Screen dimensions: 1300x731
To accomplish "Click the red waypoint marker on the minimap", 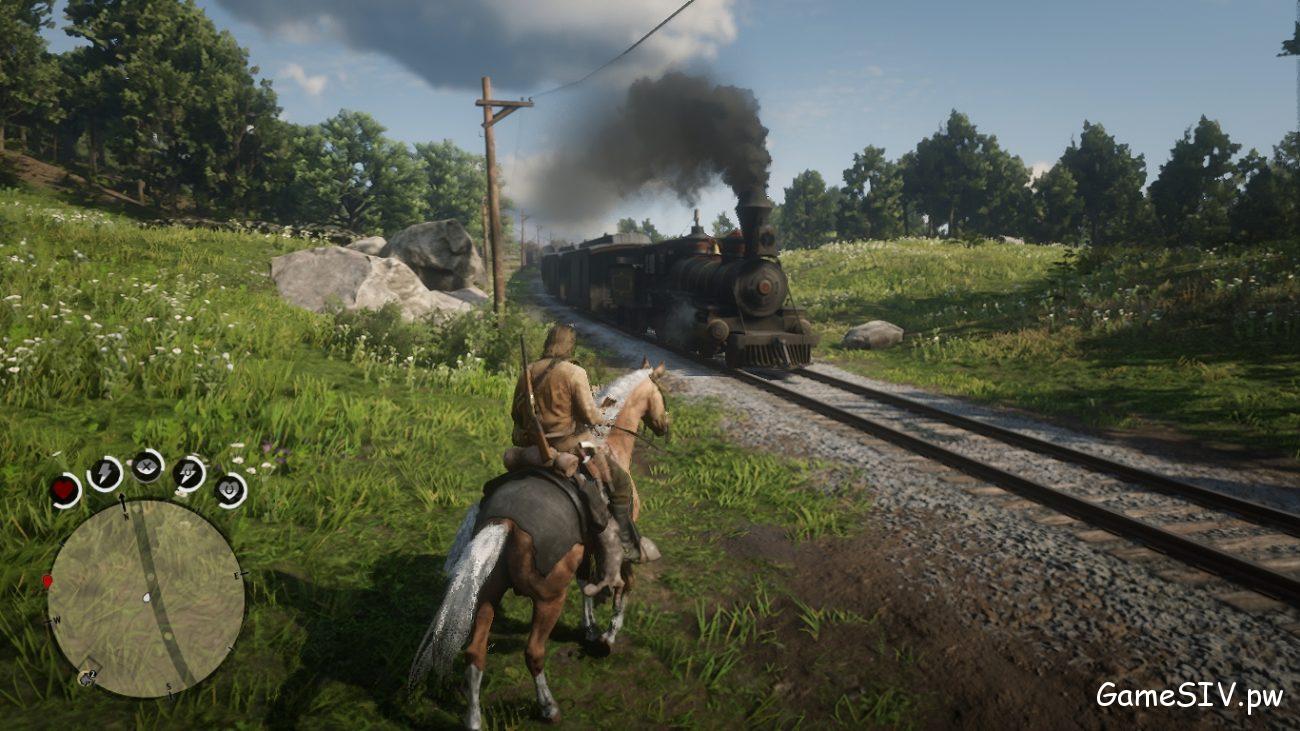I will tap(45, 581).
